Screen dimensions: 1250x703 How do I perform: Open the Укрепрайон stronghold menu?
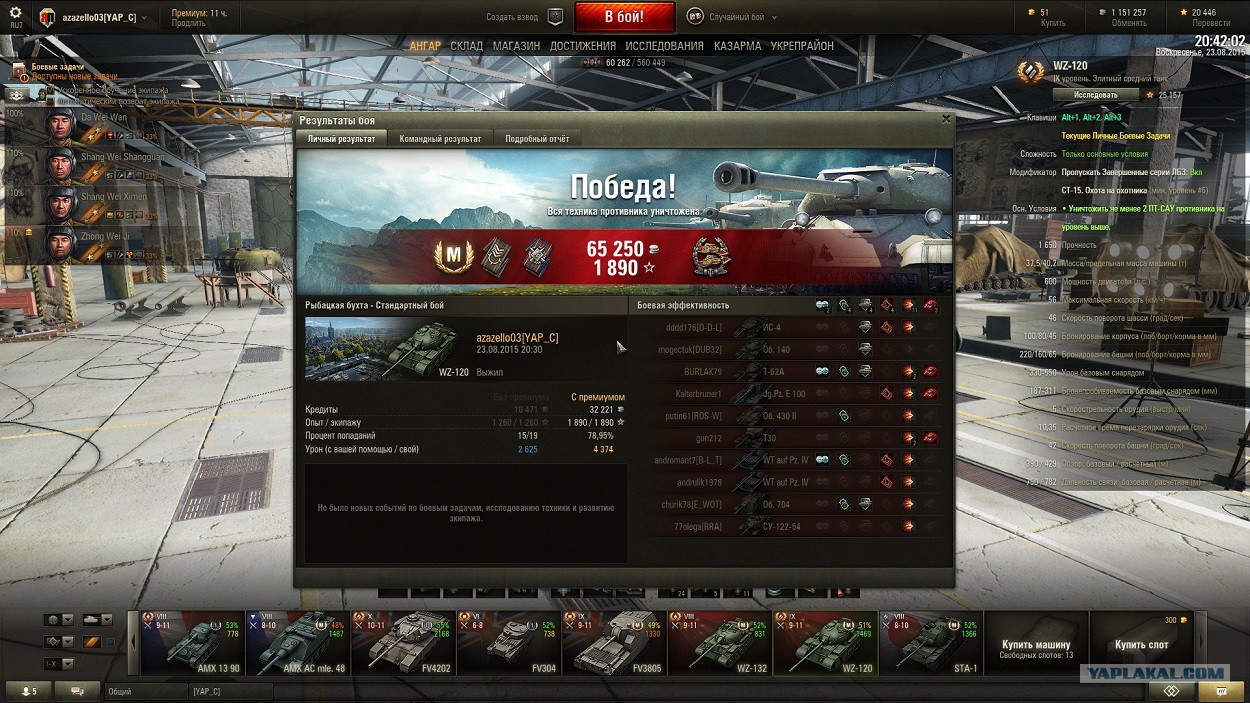pyautogui.click(x=802, y=46)
